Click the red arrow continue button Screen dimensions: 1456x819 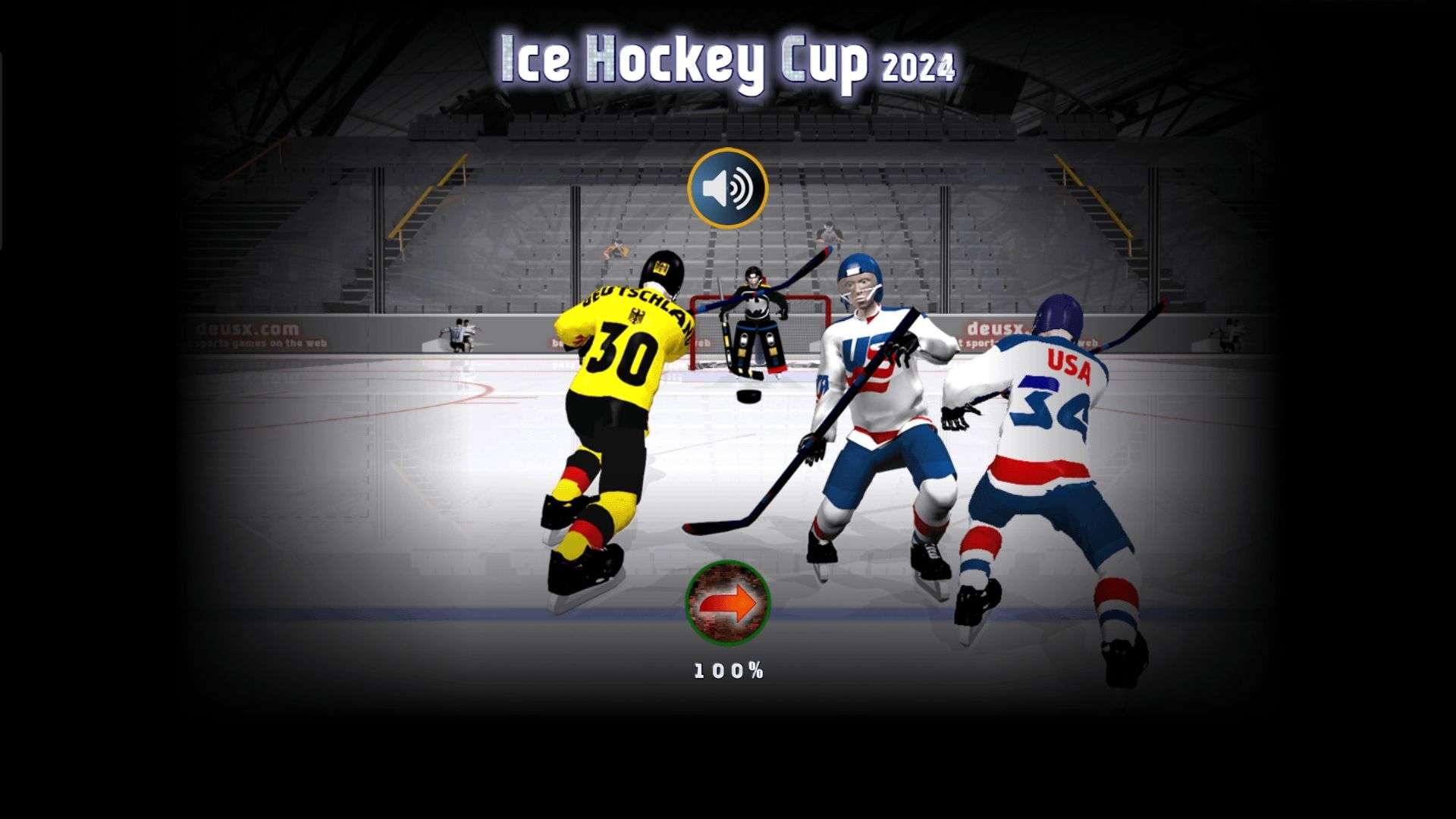[727, 604]
